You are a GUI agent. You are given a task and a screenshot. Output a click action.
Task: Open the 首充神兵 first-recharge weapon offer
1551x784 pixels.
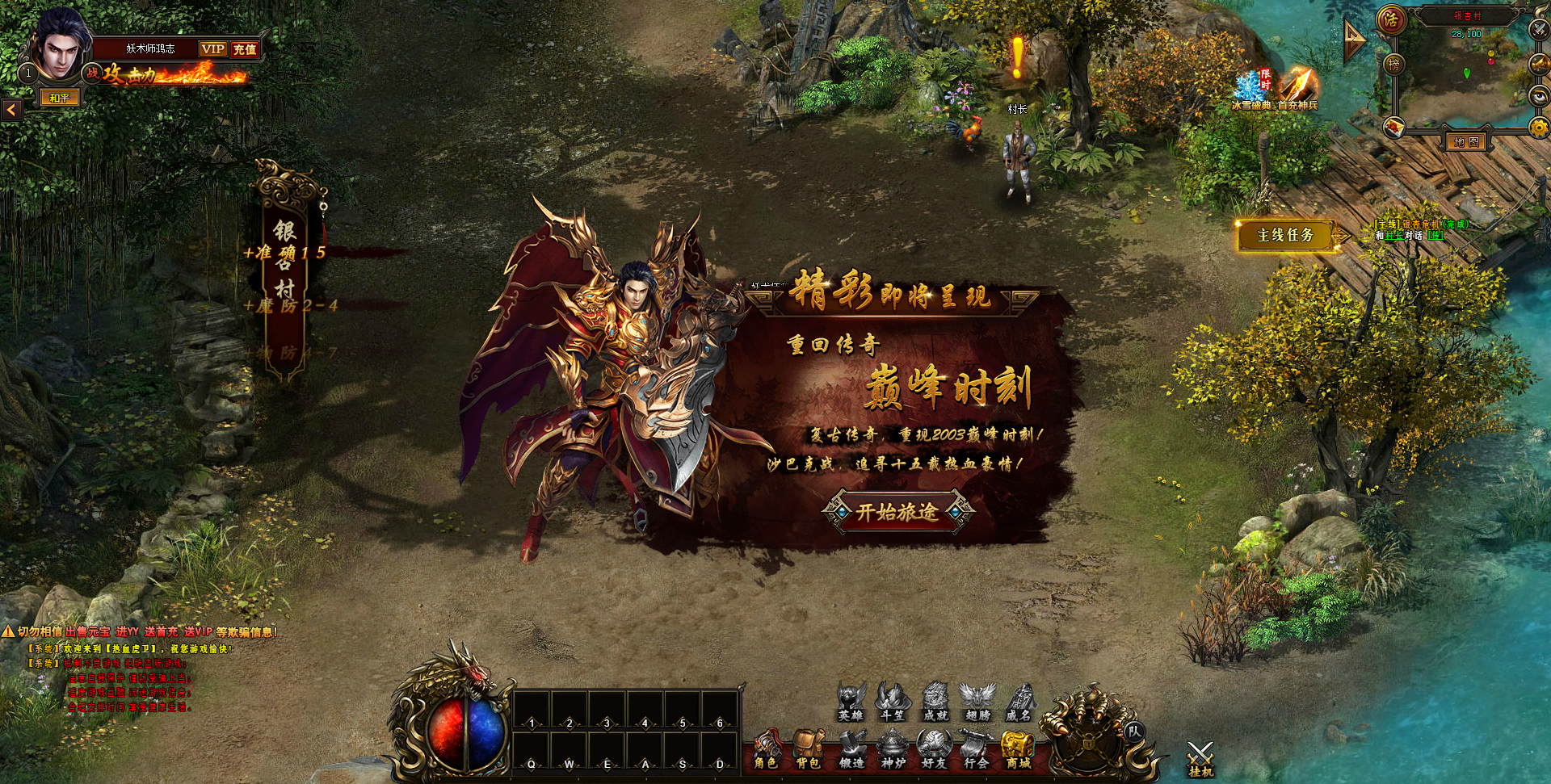(x=1297, y=87)
